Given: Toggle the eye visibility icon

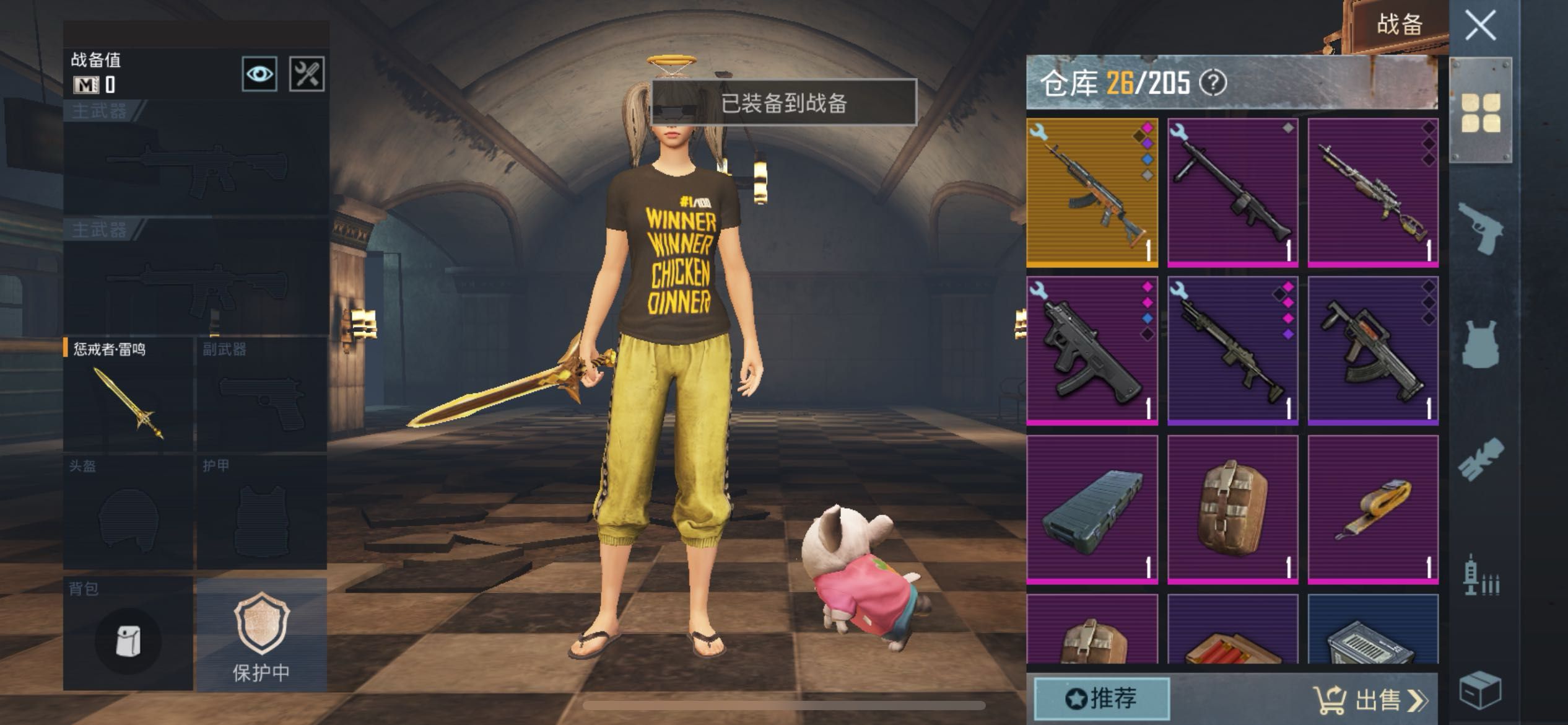Looking at the screenshot, I should (x=259, y=74).
